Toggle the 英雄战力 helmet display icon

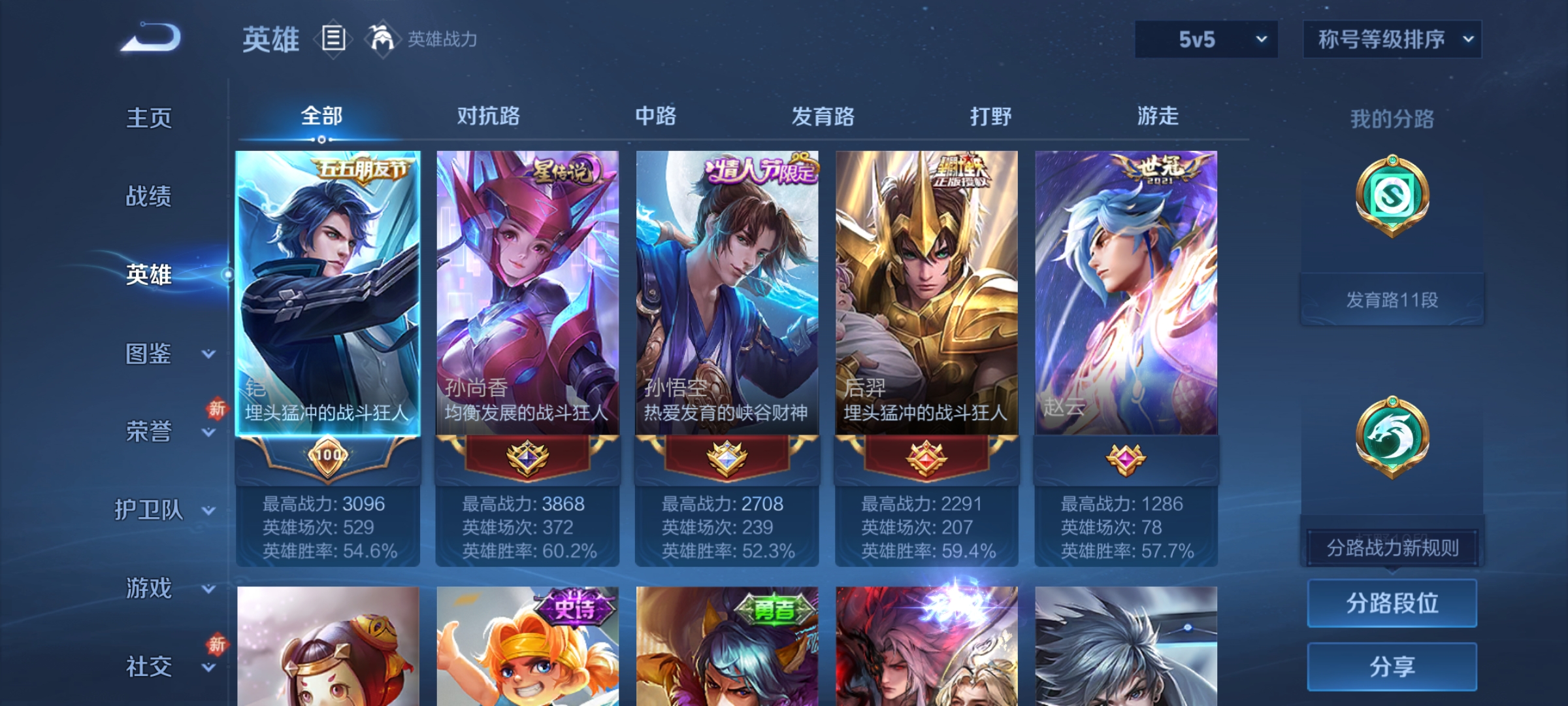(382, 39)
